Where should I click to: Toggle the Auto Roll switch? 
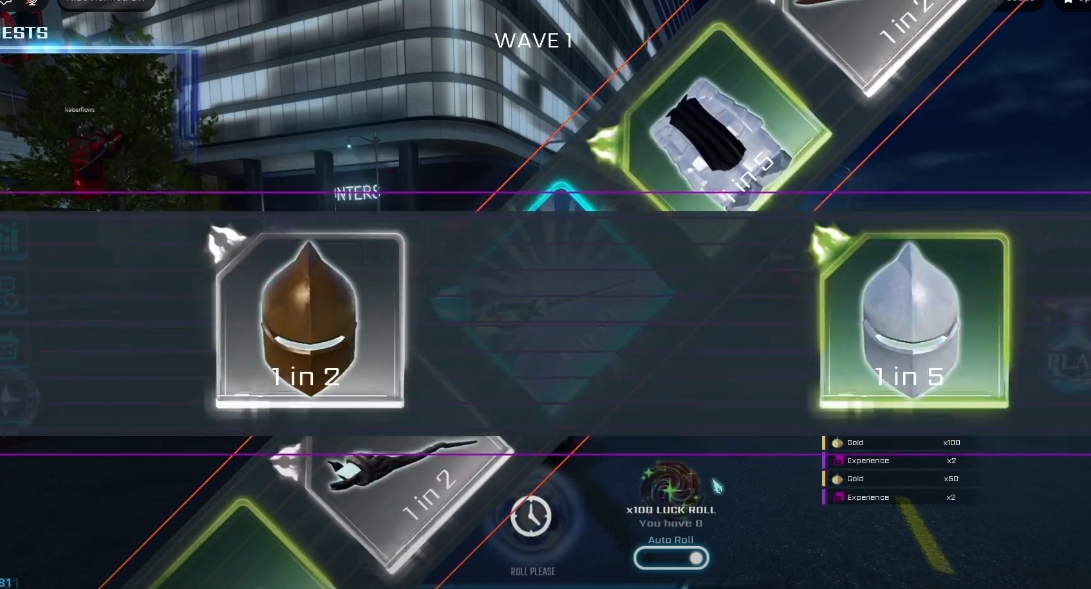click(671, 558)
